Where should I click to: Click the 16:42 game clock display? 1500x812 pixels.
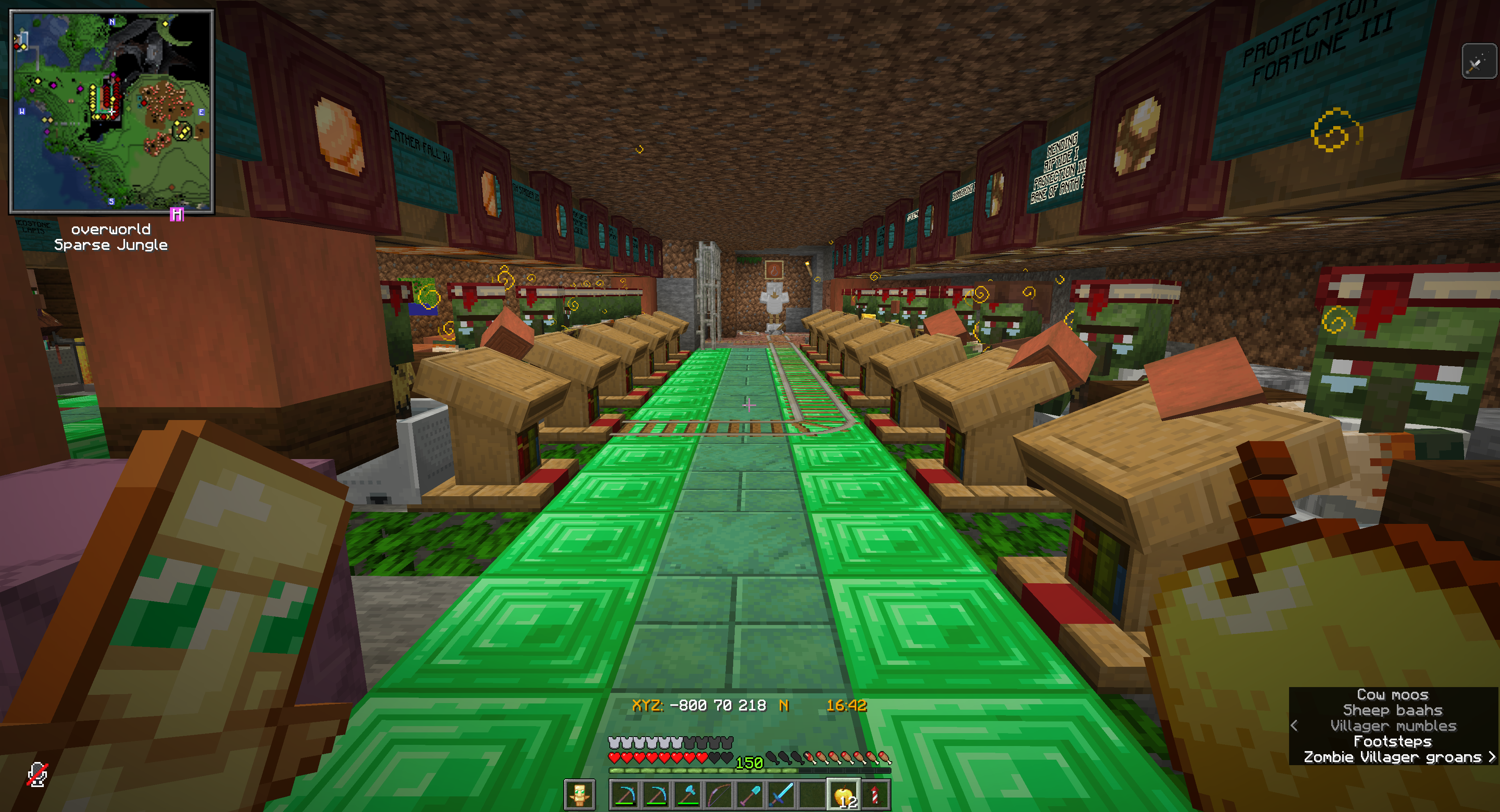[x=847, y=704]
